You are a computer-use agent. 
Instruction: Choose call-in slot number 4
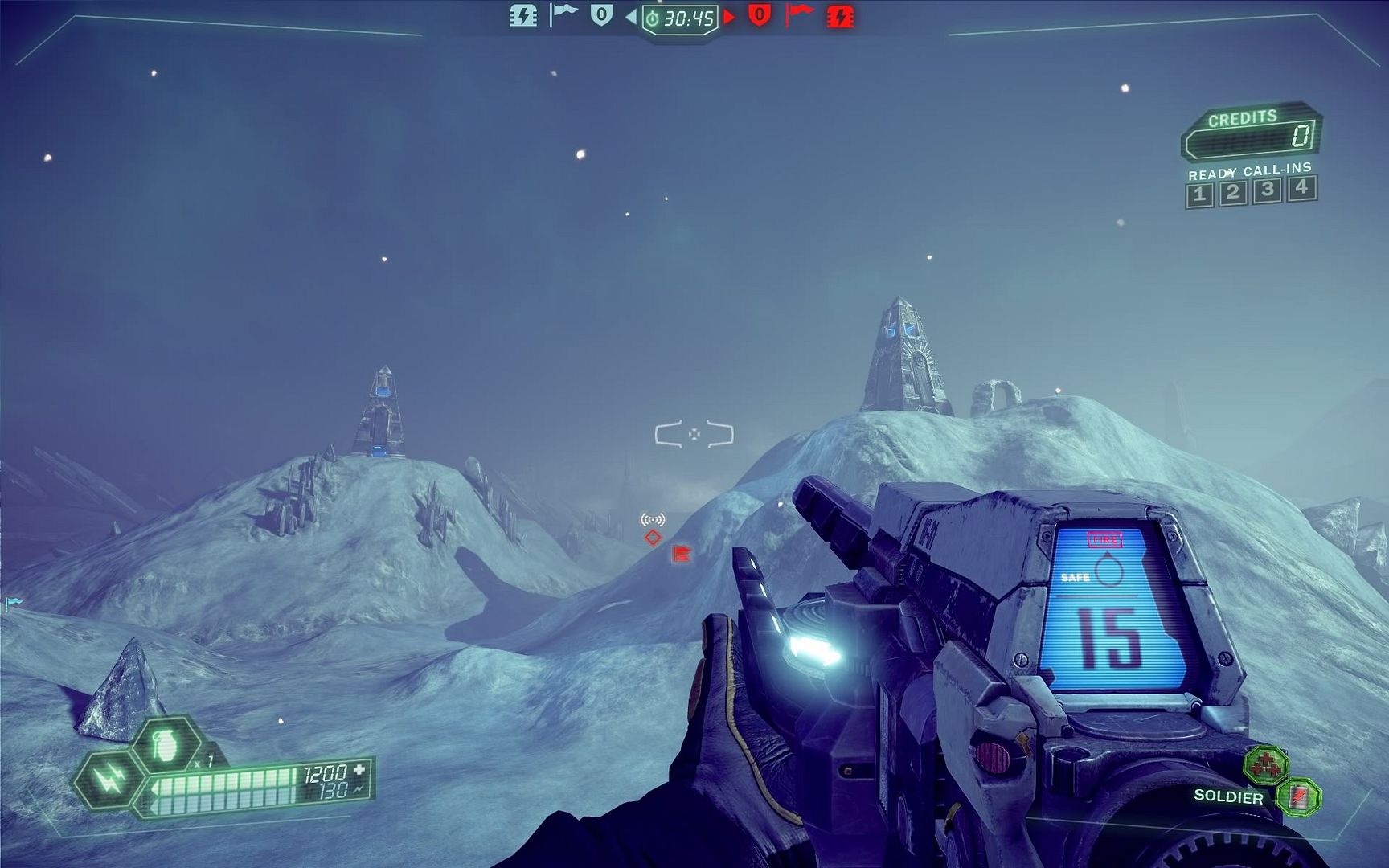[x=1301, y=188]
